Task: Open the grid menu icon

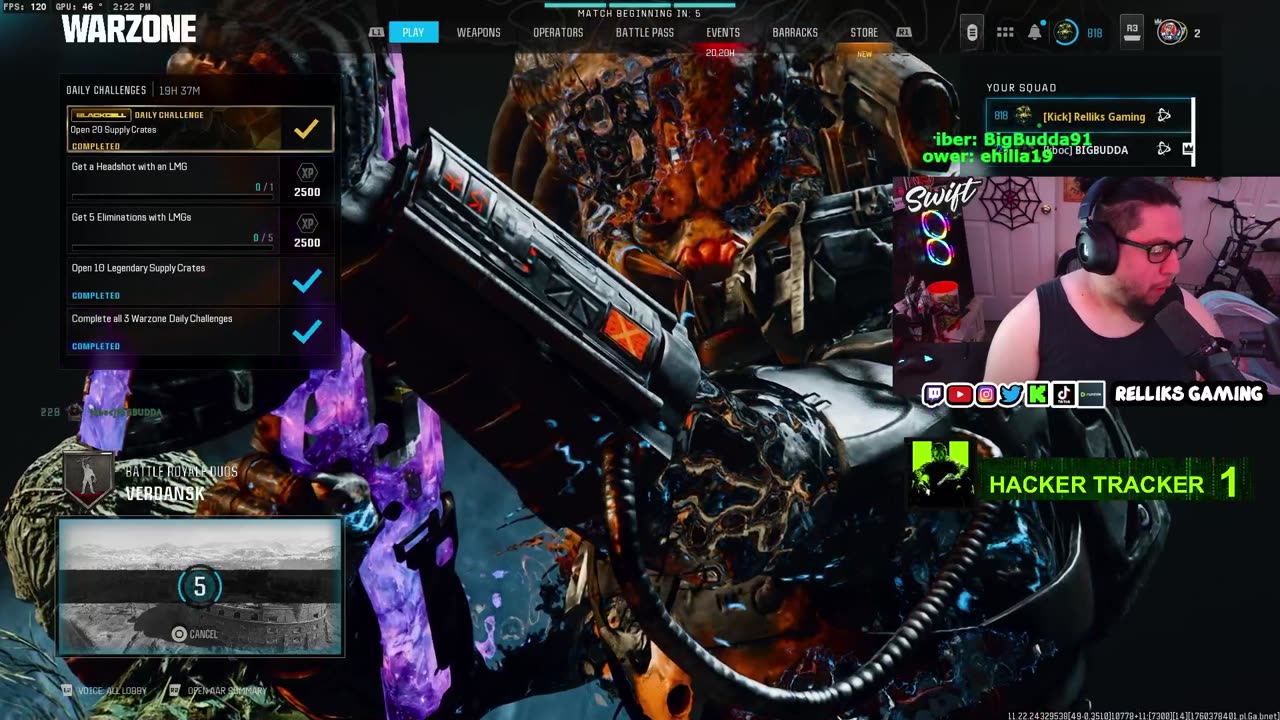Action: click(1005, 32)
